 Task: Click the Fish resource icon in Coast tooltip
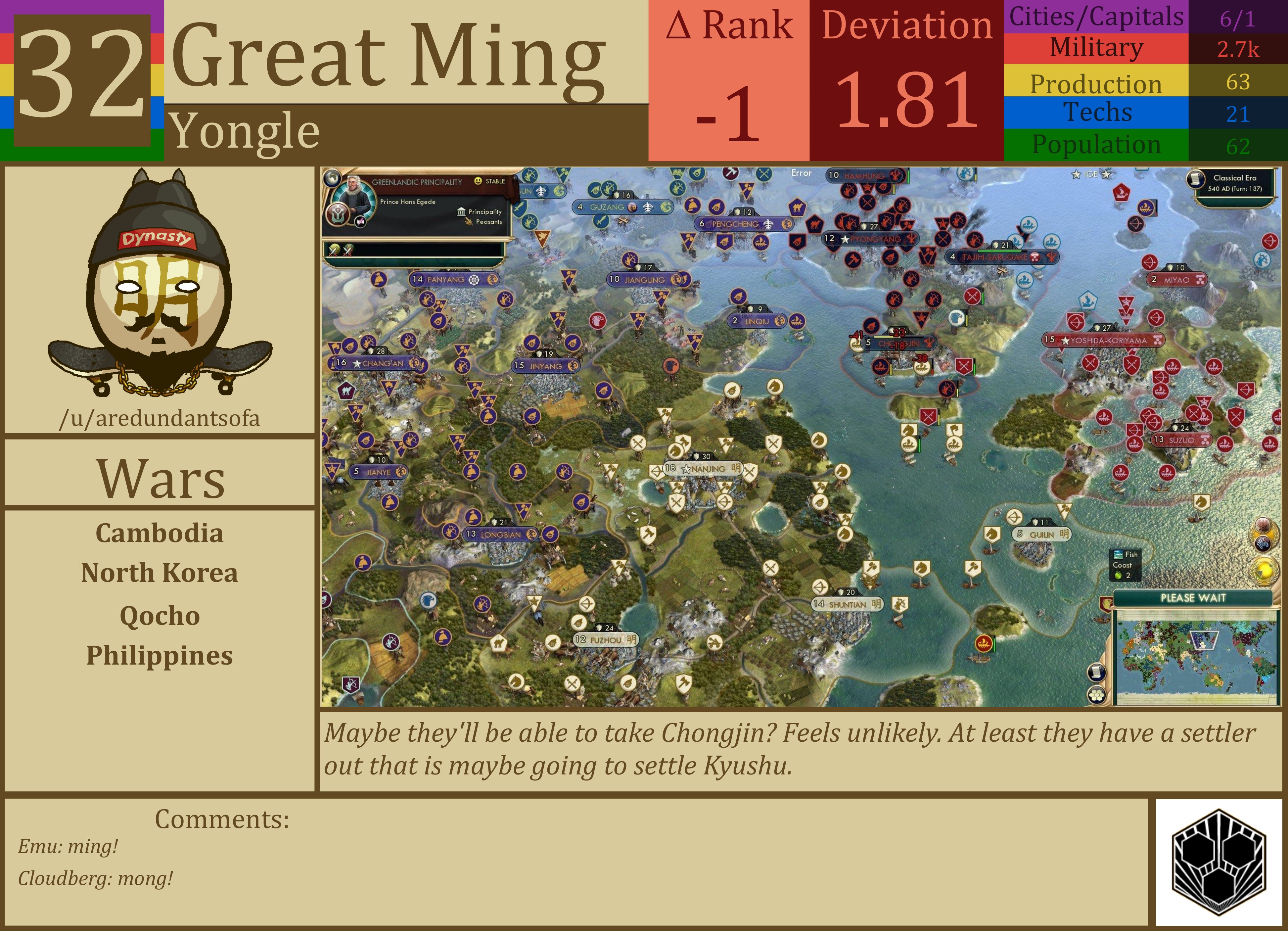coord(1118,555)
